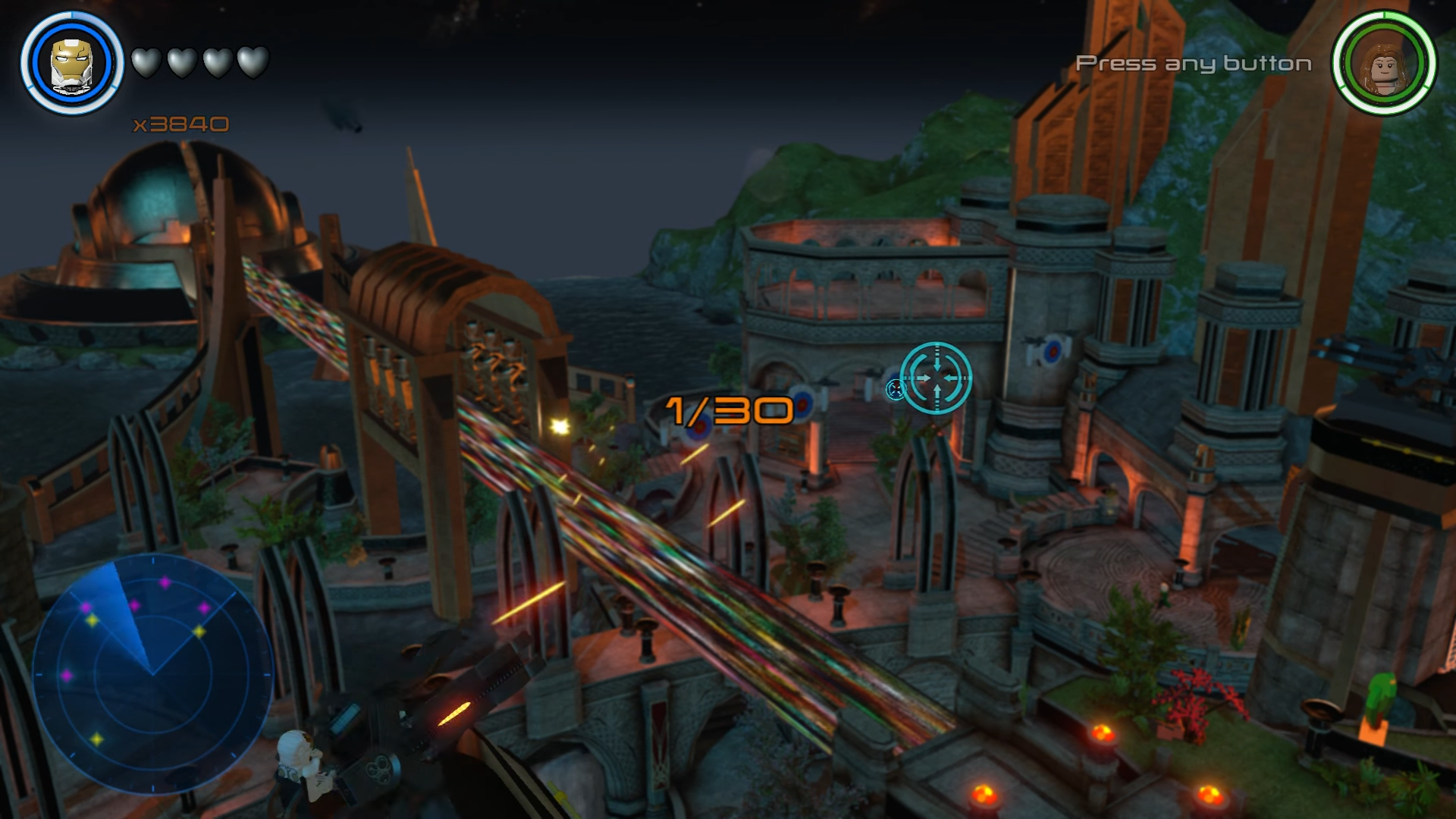Select the Iron Man character portrait

click(x=72, y=63)
